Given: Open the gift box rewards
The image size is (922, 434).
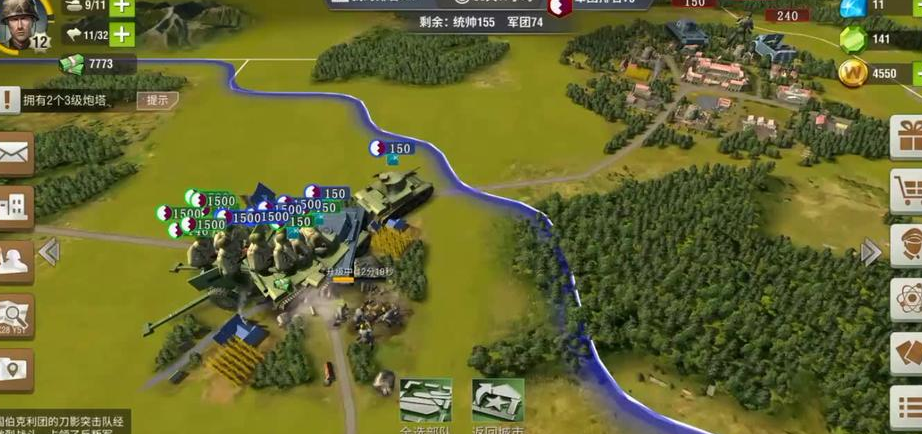Looking at the screenshot, I should pos(908,137).
